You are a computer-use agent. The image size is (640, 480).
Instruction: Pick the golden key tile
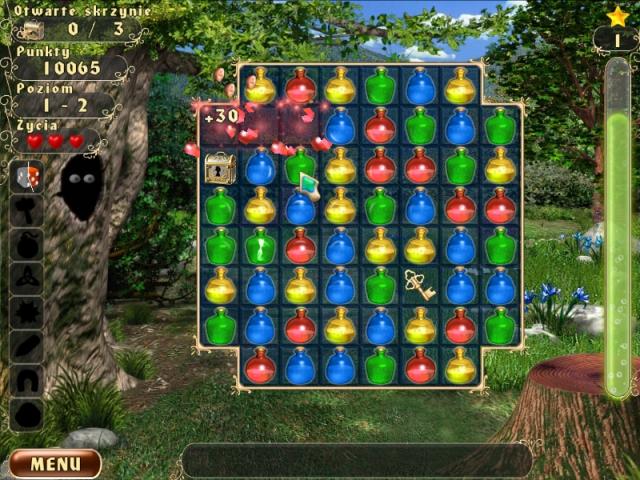click(420, 285)
